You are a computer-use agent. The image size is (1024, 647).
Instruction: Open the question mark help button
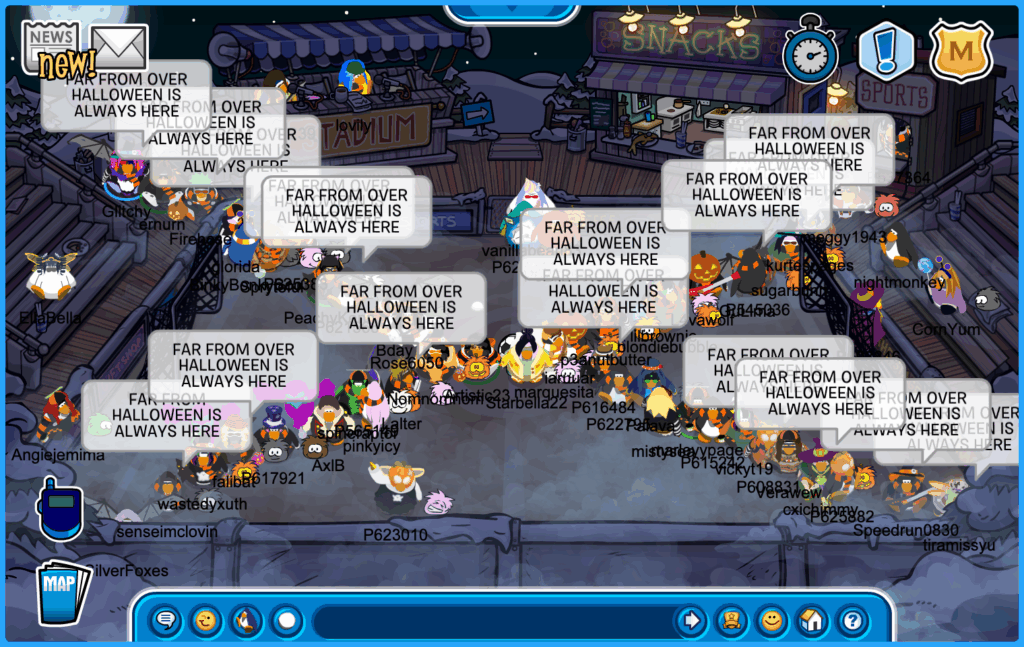coord(851,621)
